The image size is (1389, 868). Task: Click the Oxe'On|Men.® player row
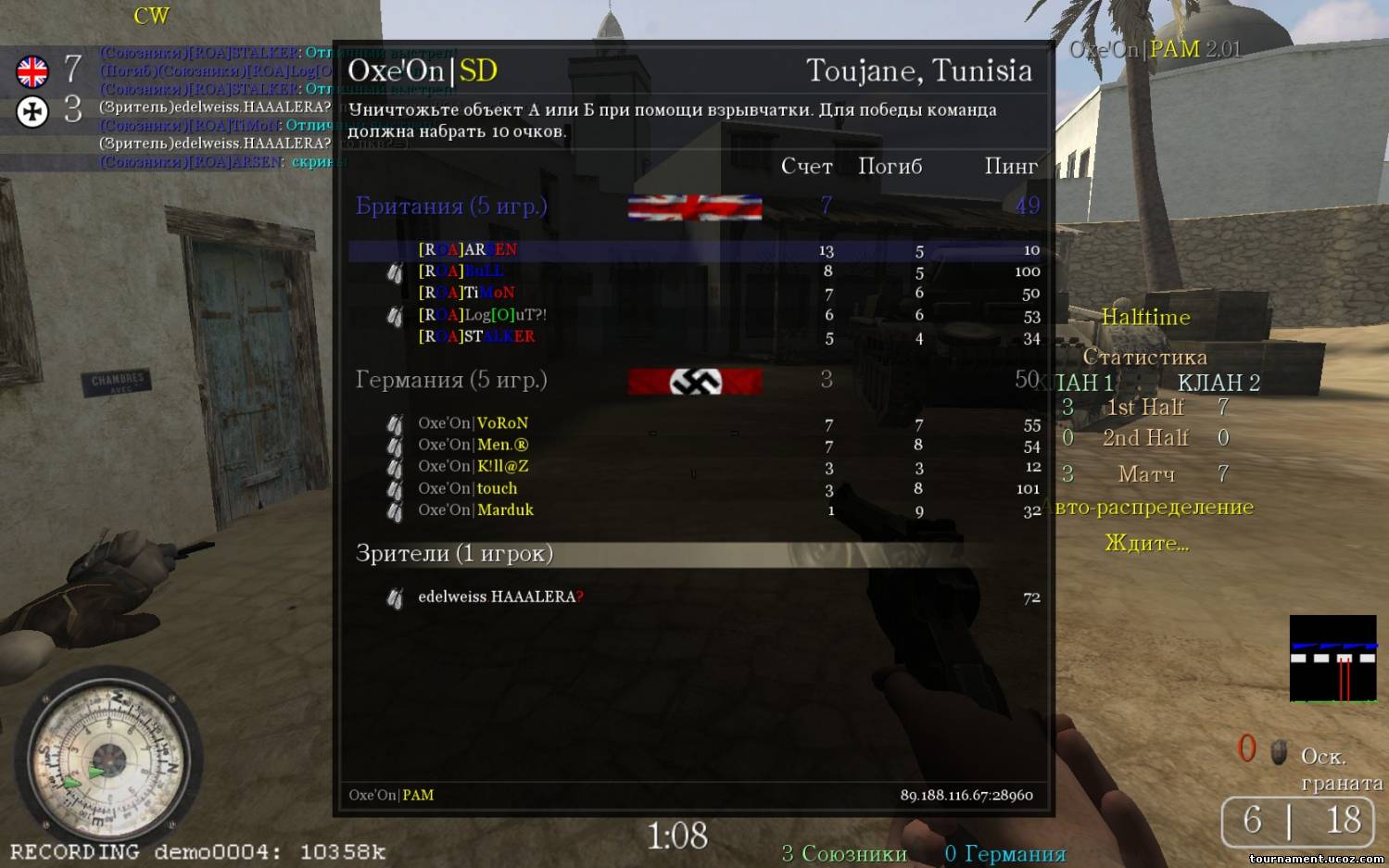(x=473, y=445)
